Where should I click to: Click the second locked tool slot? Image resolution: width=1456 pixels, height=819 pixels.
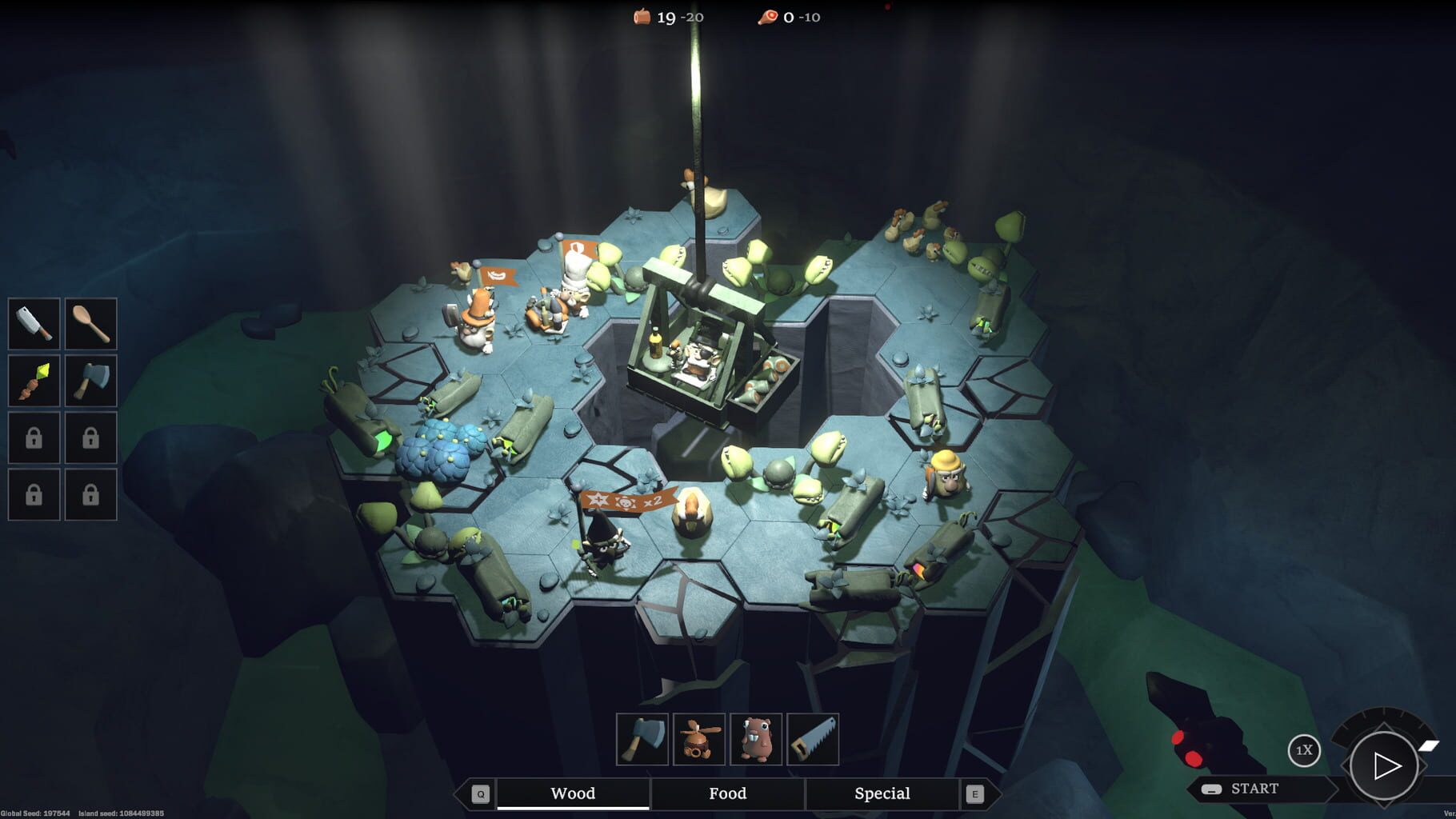[x=90, y=438]
